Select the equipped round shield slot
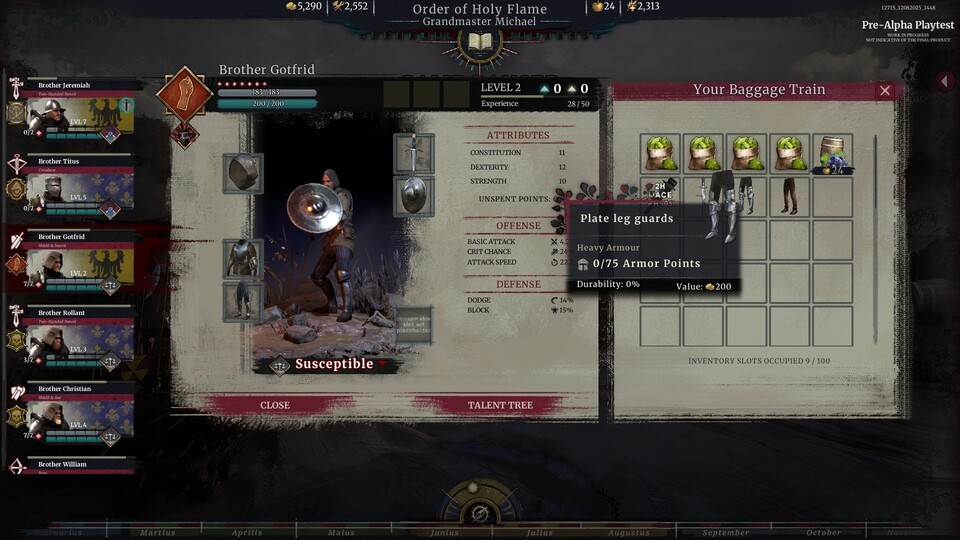 pyautogui.click(x=413, y=196)
